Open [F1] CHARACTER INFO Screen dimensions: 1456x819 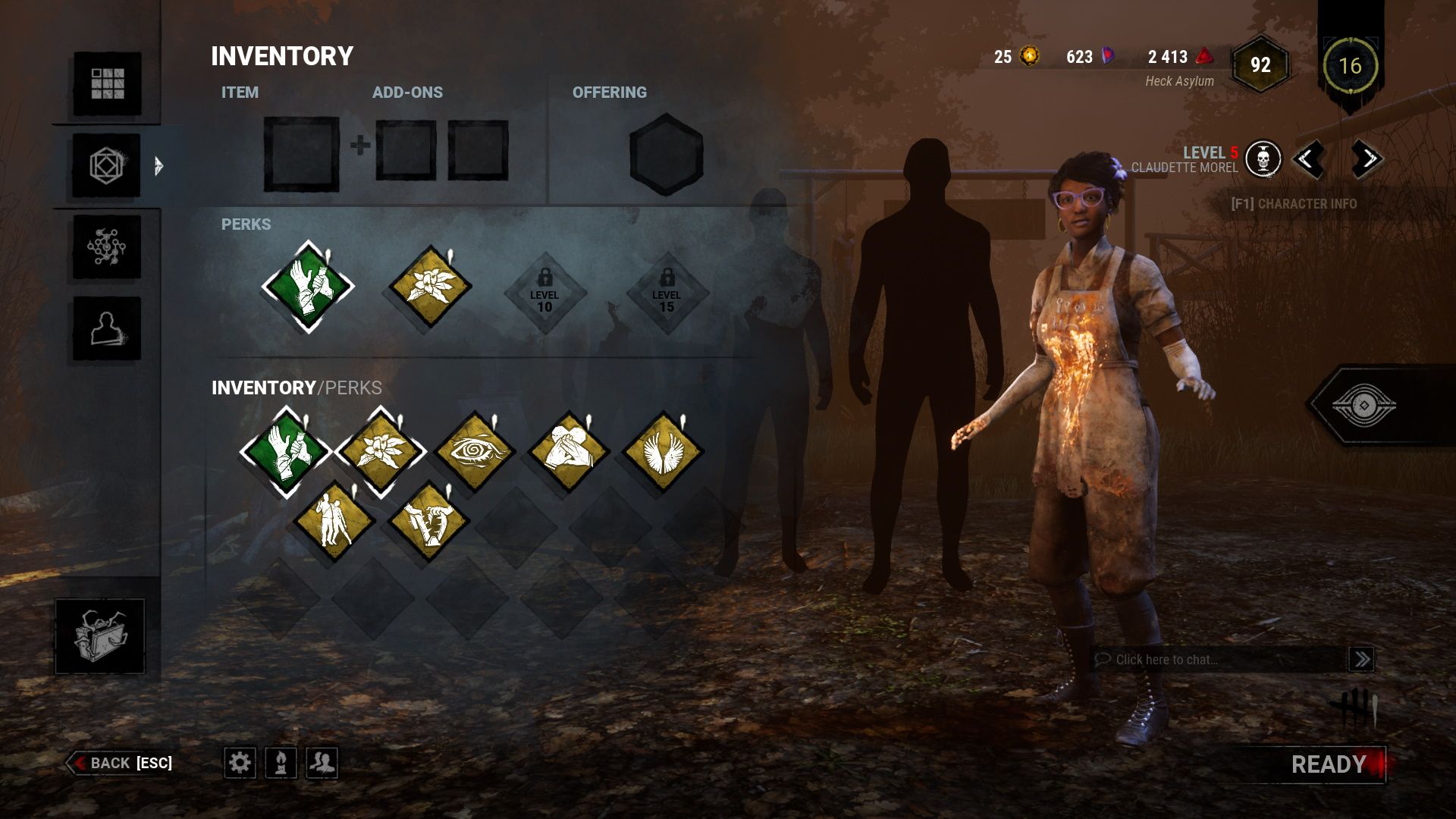[x=1293, y=202]
